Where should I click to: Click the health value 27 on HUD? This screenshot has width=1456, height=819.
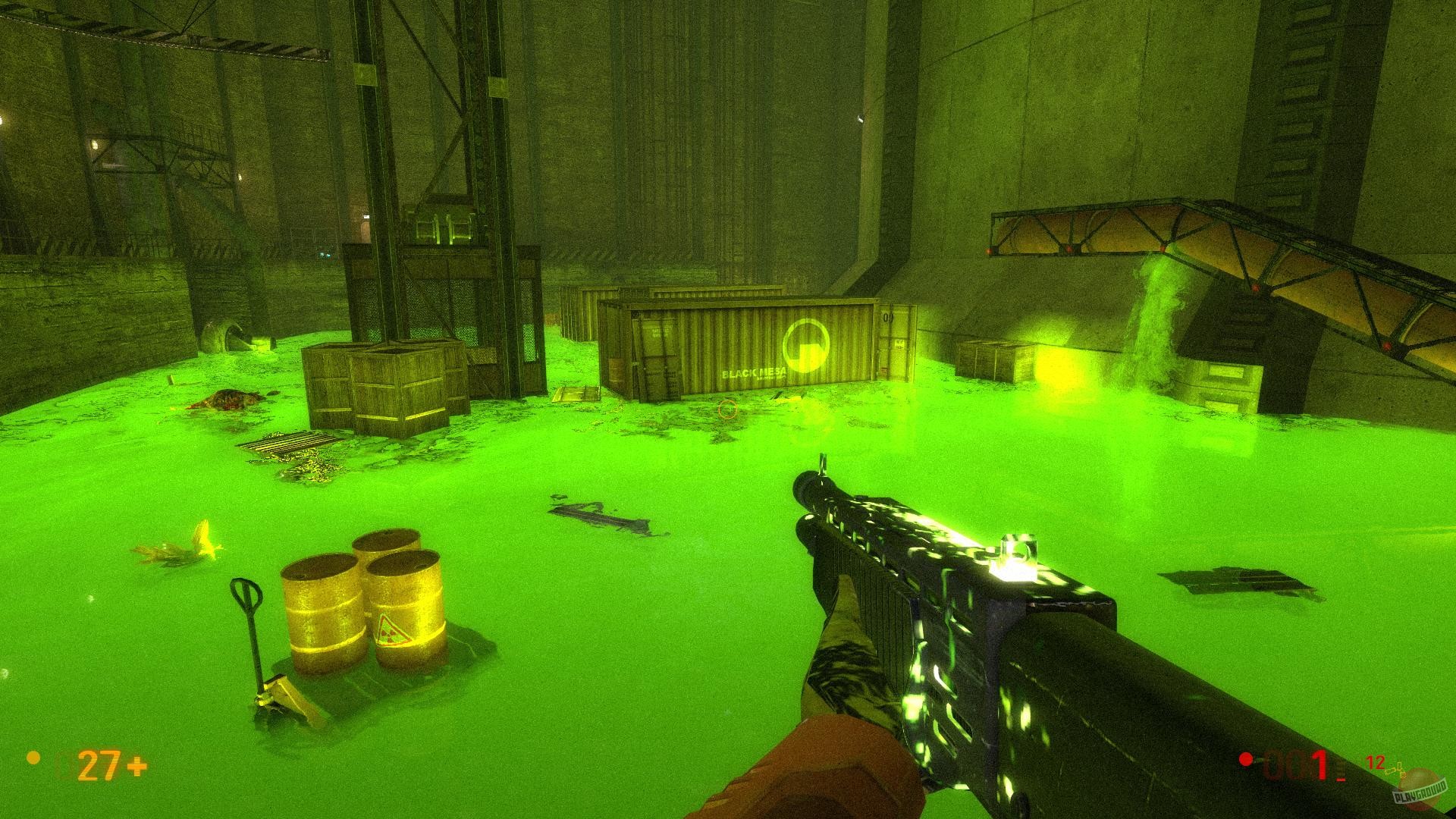(99, 766)
